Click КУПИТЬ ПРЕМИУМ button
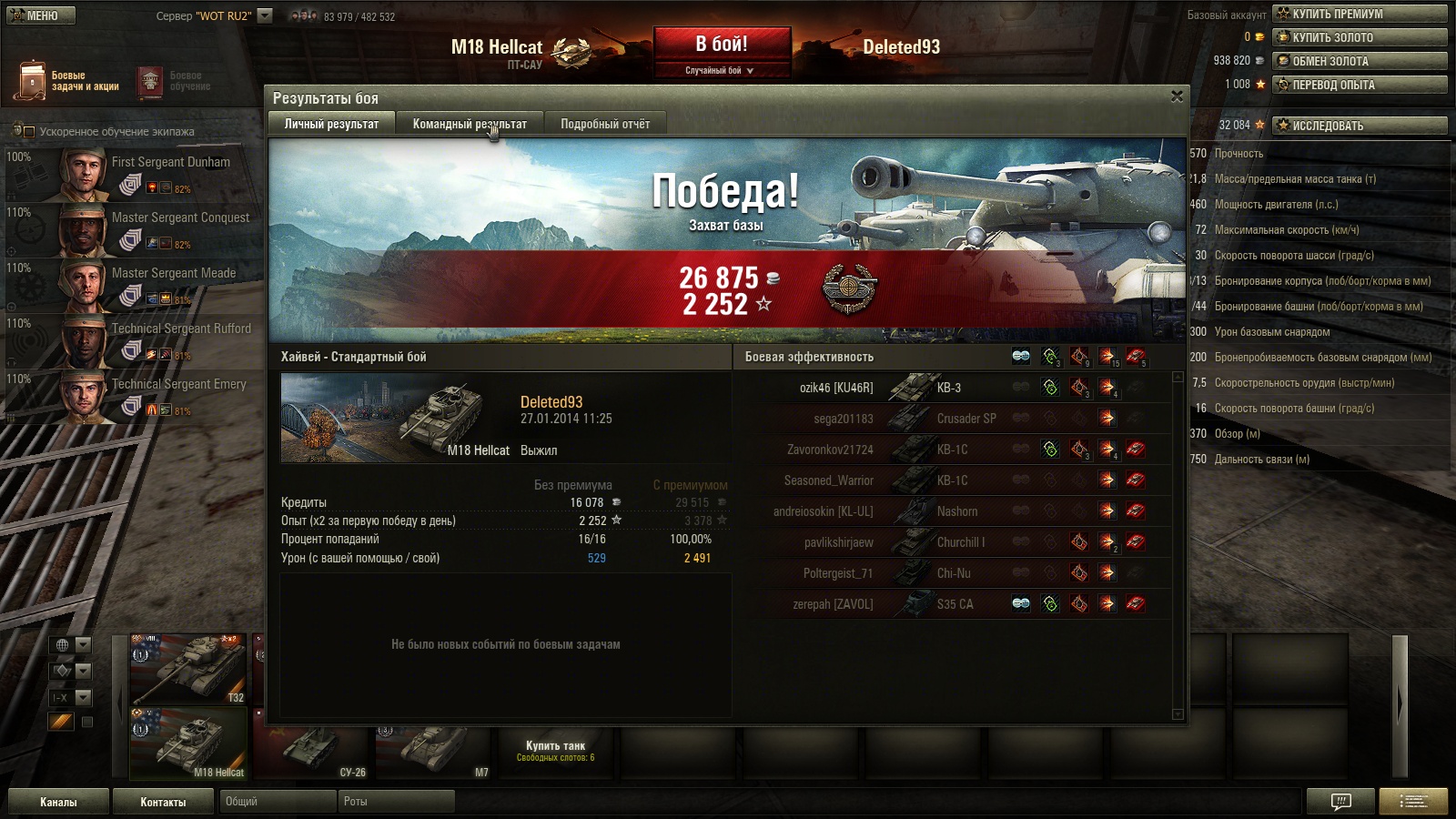The image size is (1456, 819). [x=1360, y=14]
